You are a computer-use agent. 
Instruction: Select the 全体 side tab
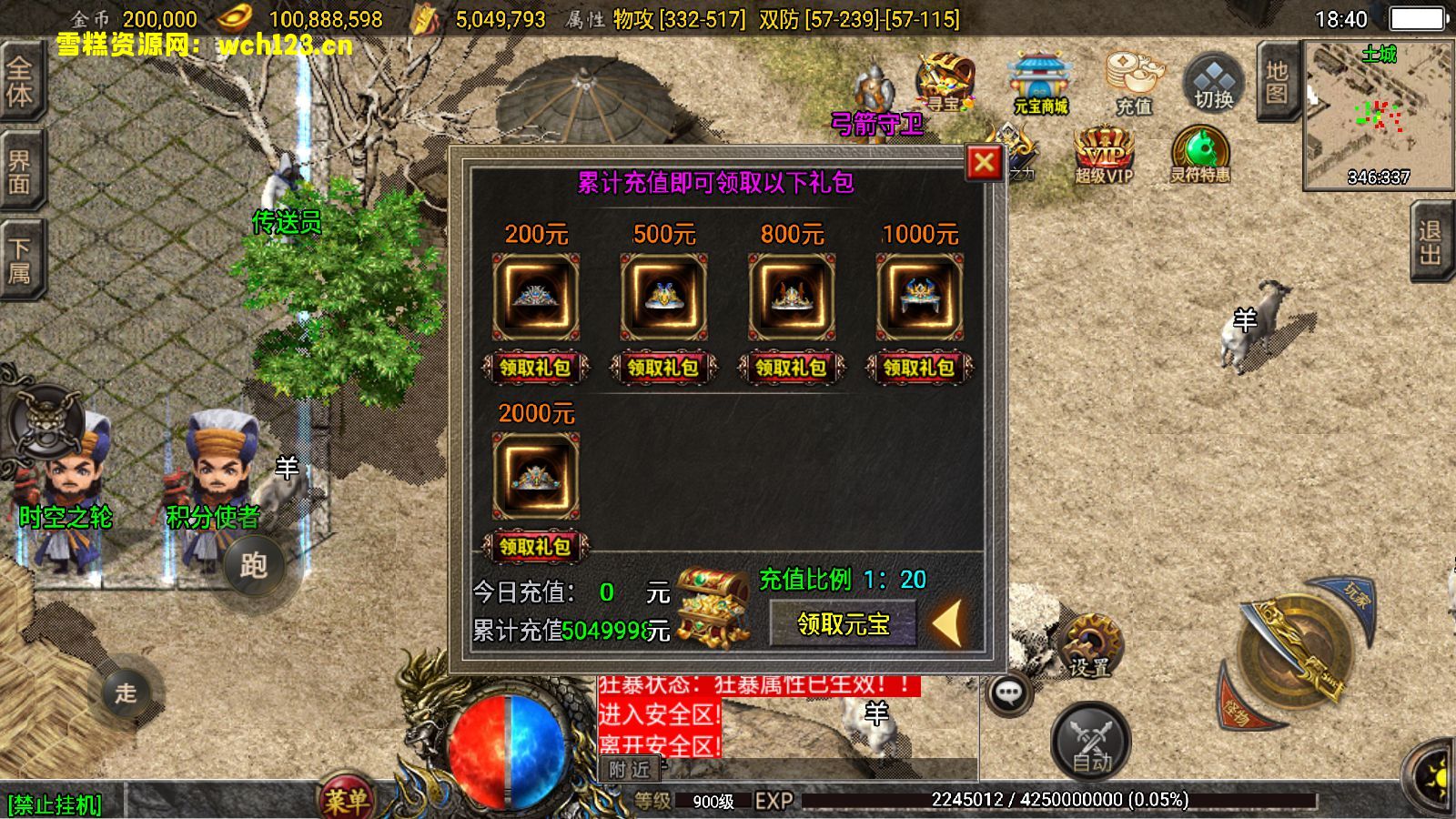point(20,82)
